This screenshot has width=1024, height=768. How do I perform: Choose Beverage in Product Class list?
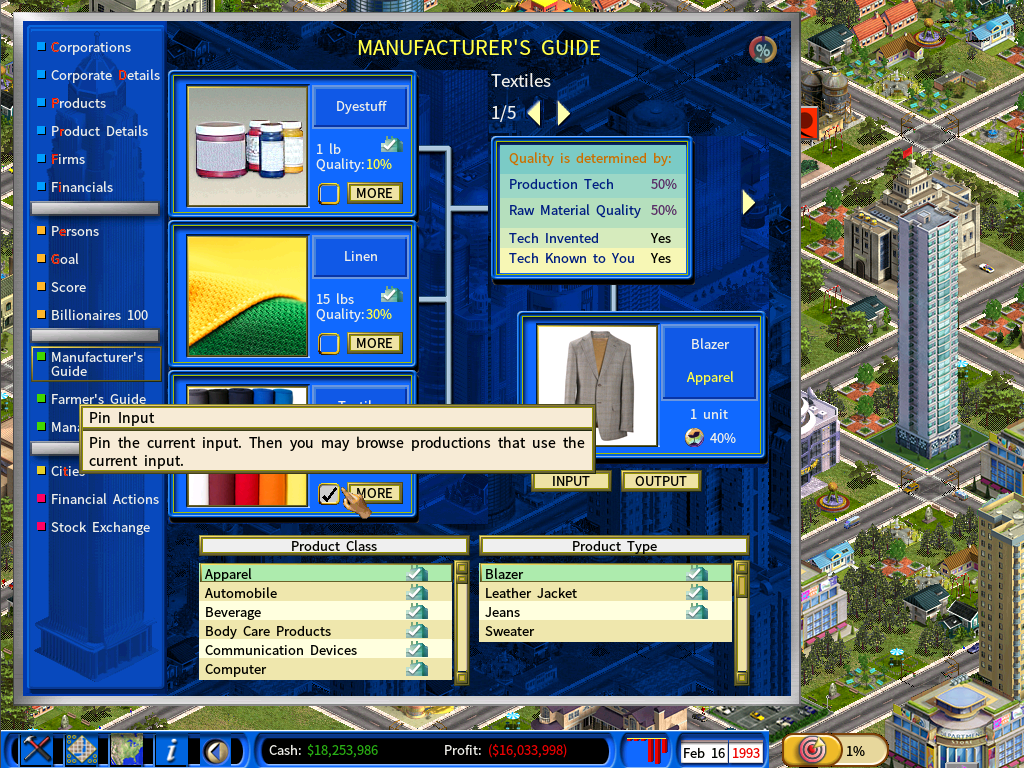click(233, 612)
